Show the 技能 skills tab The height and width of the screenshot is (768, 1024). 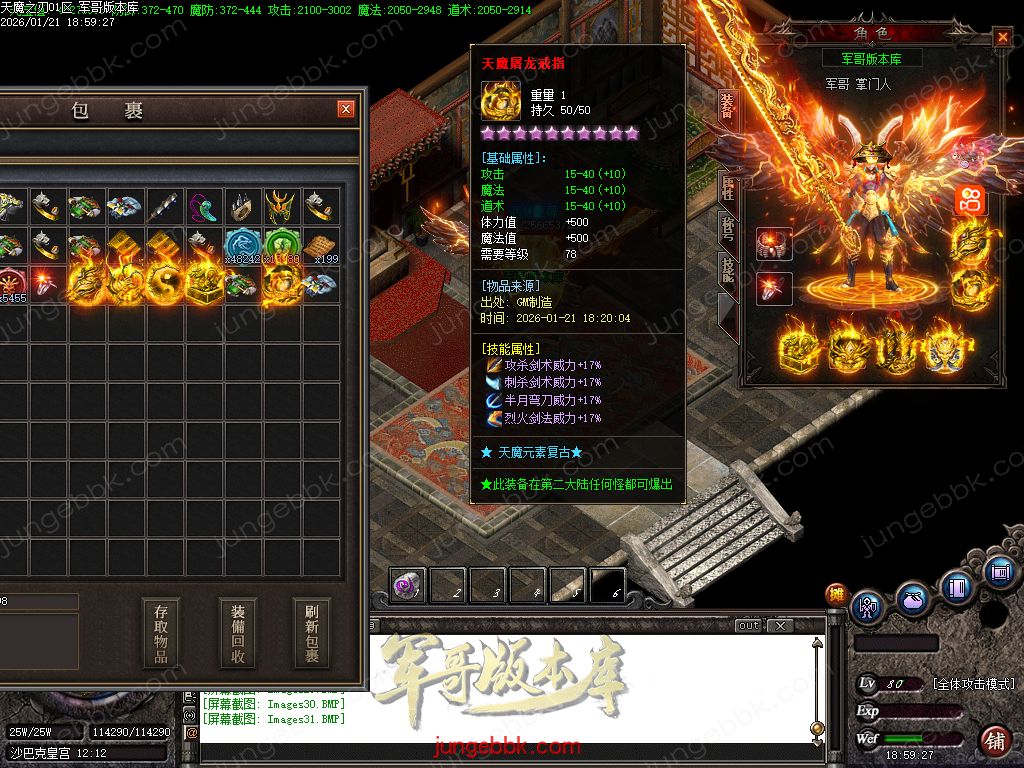(727, 268)
